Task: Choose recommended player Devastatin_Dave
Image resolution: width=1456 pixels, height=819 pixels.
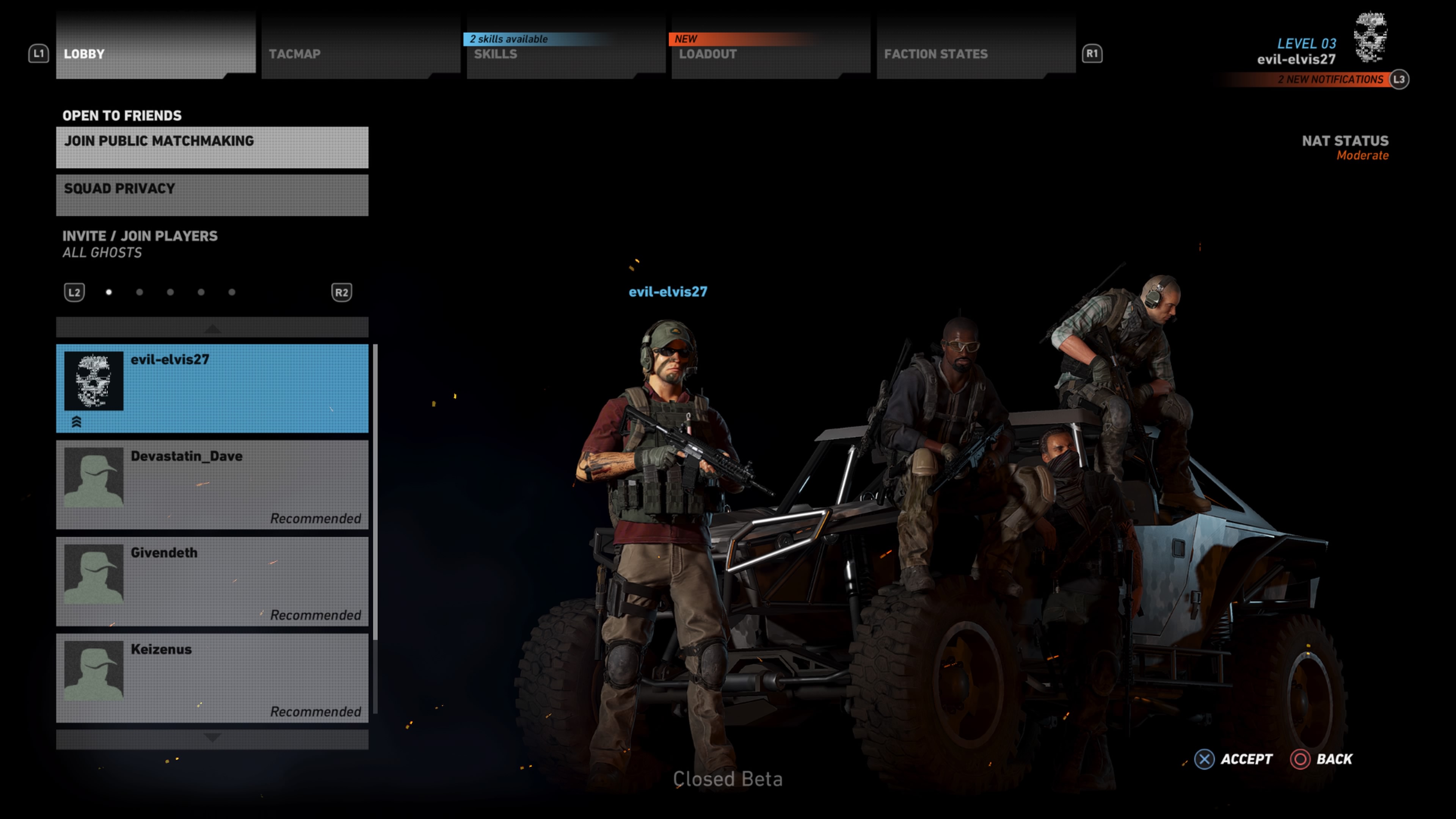Action: pyautogui.click(x=212, y=485)
